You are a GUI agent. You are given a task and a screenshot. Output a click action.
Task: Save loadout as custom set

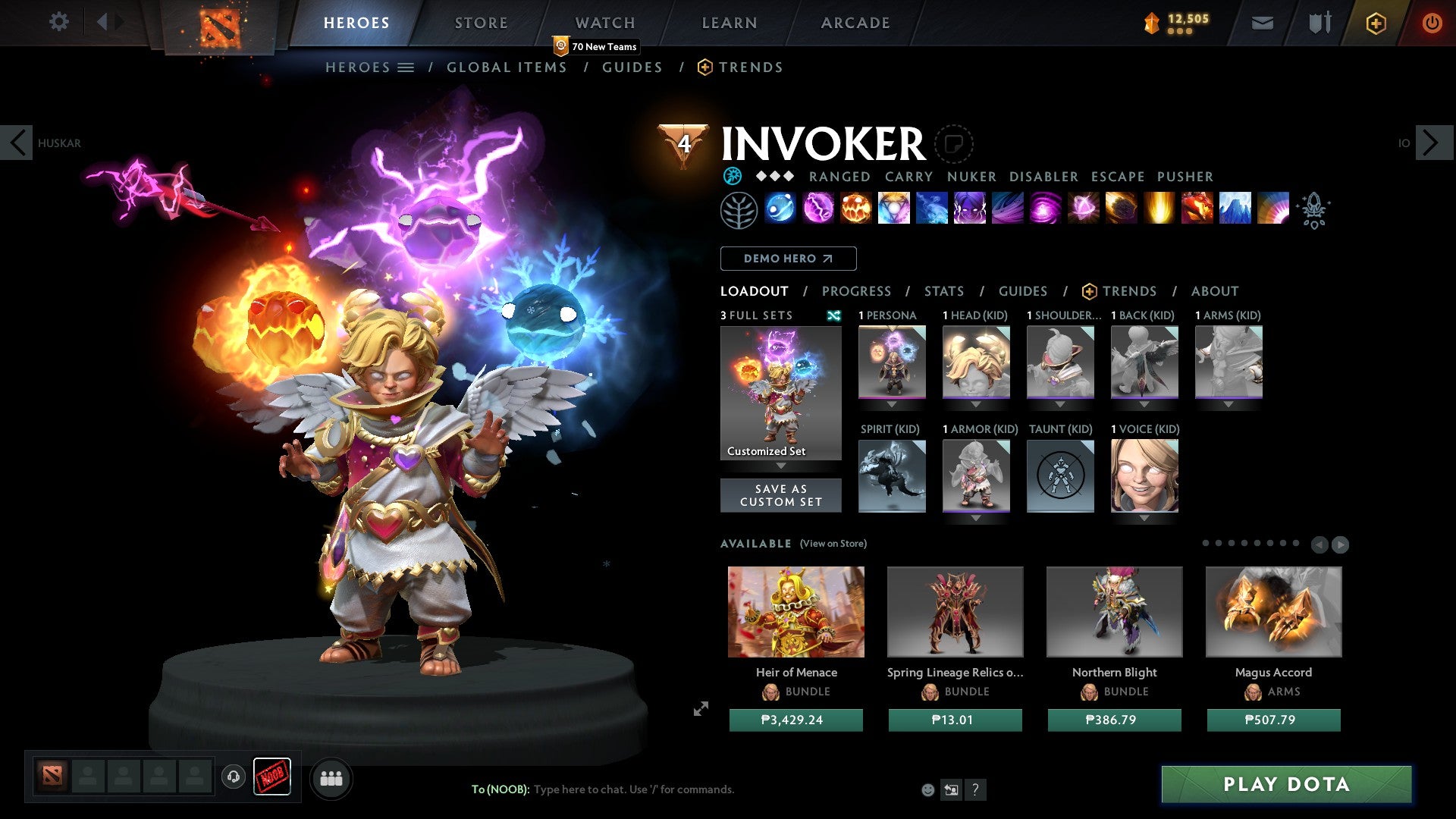(x=780, y=495)
